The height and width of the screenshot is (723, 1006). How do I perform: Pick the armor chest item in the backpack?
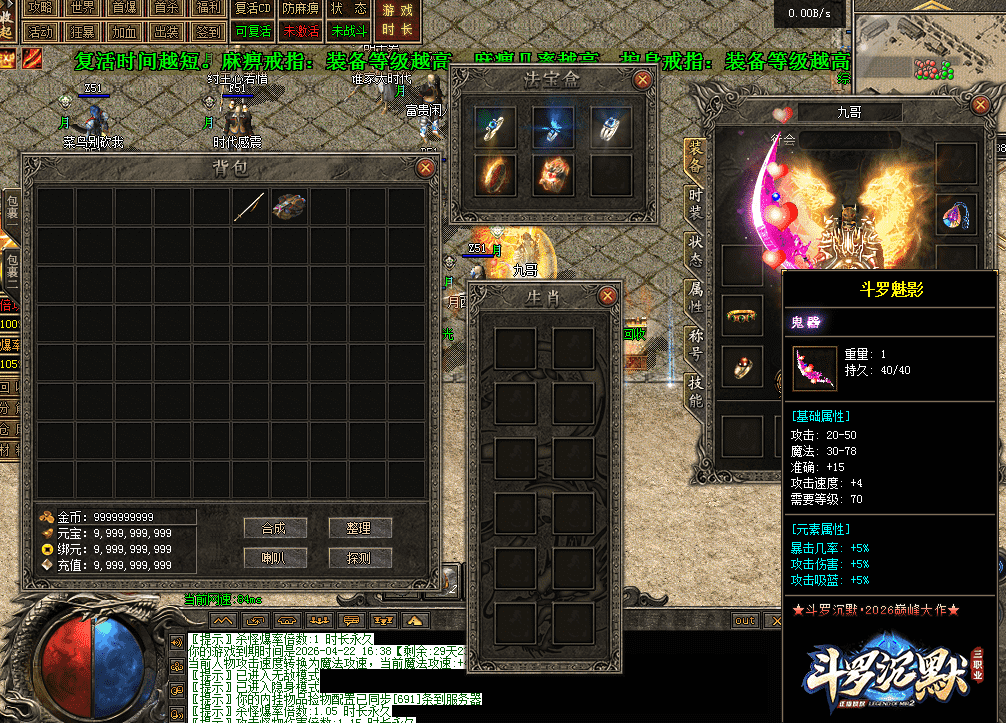coord(289,206)
